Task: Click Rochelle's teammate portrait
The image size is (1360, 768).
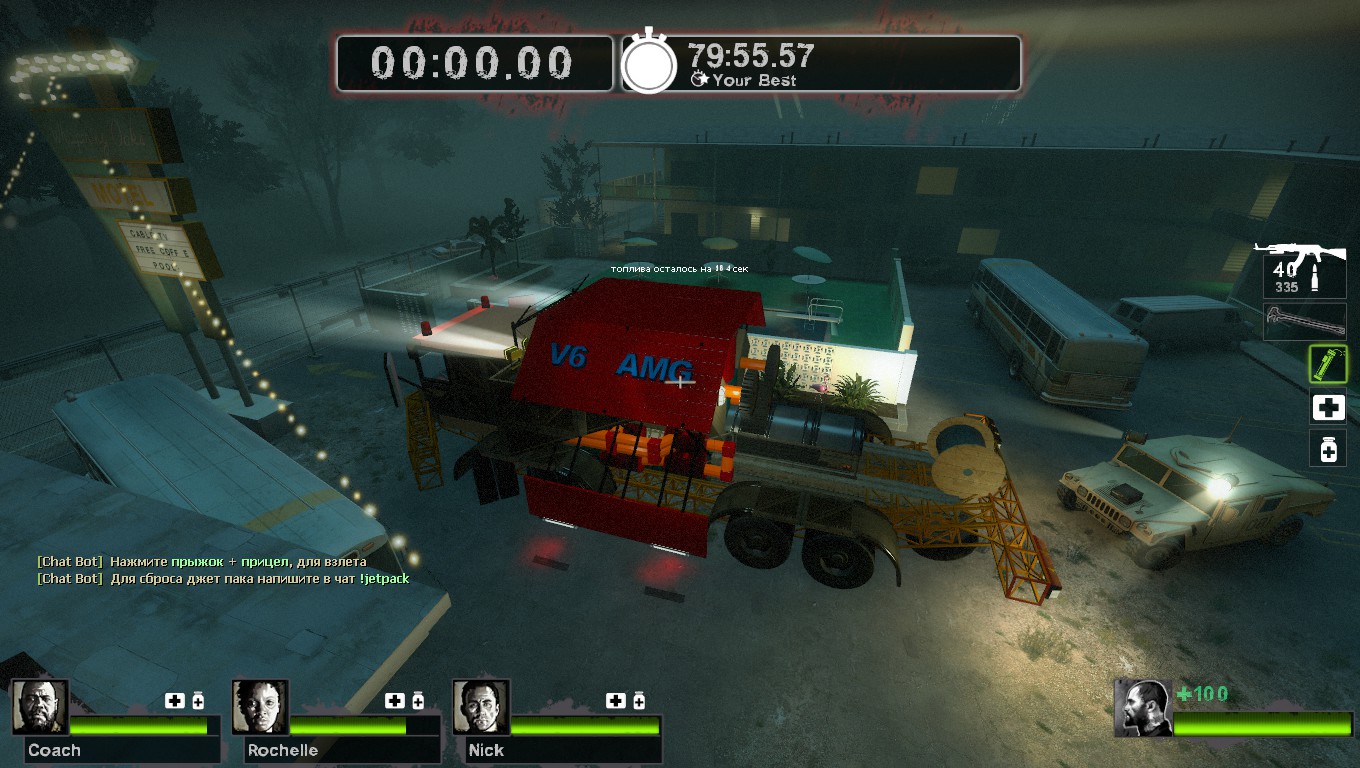Action: [x=260, y=707]
